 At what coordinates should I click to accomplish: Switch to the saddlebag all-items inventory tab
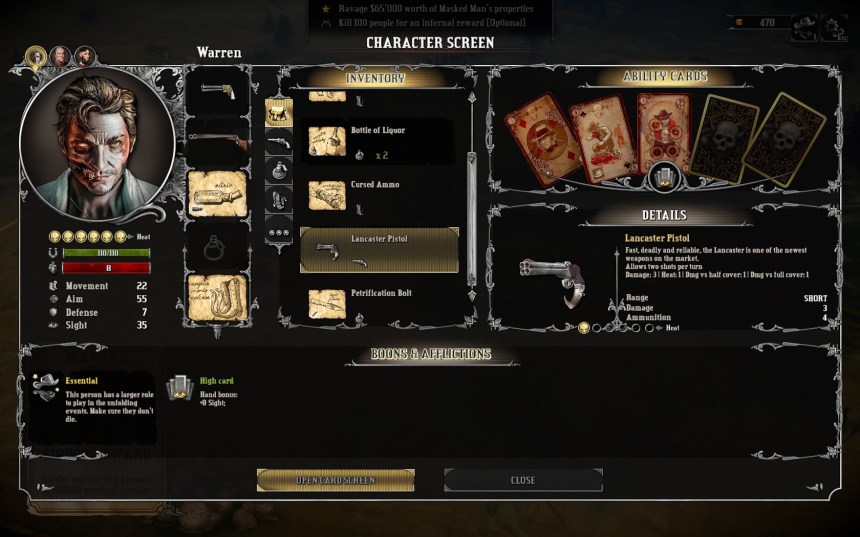[x=279, y=112]
